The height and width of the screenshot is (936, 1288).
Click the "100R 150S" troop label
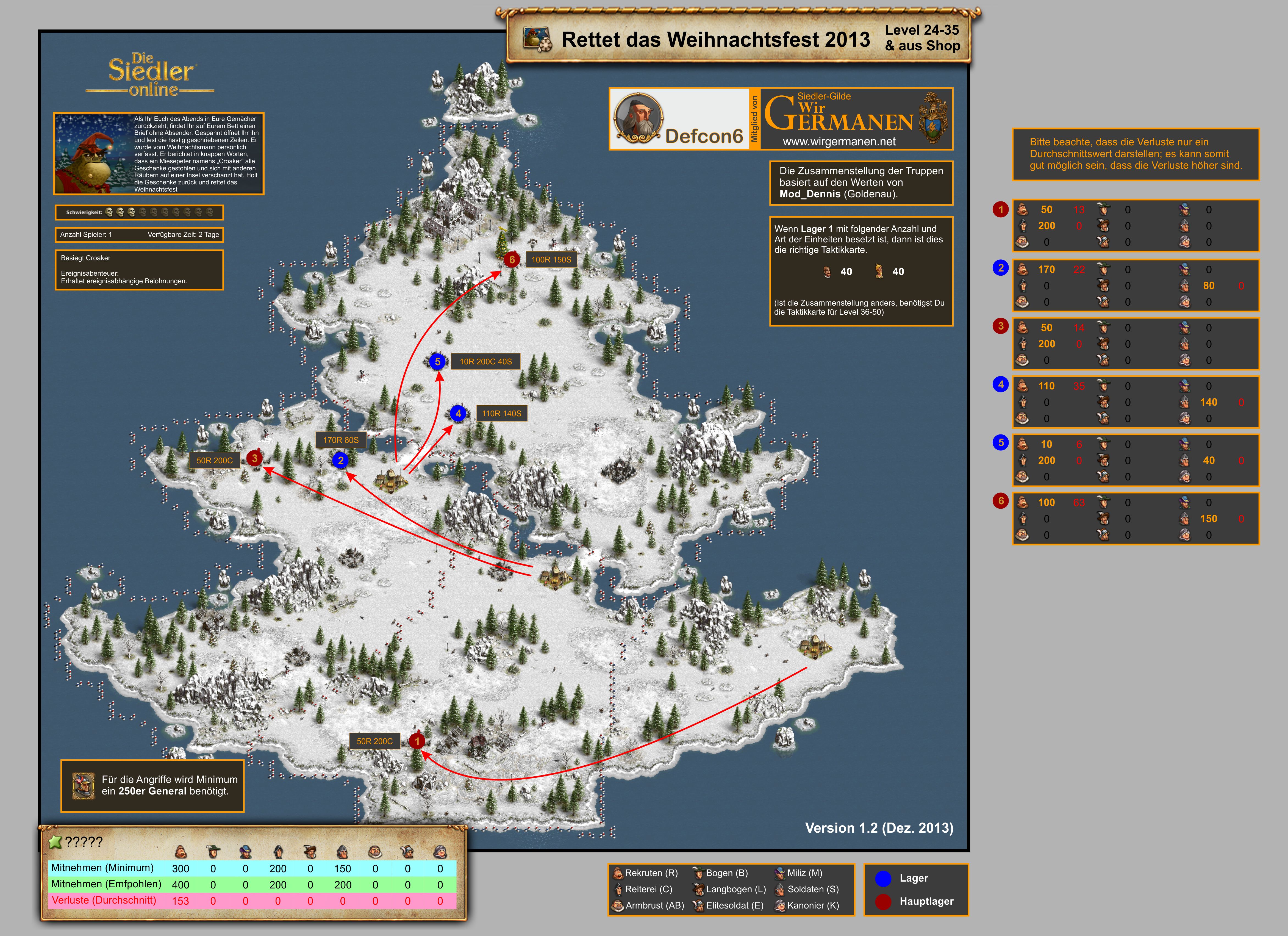point(551,260)
